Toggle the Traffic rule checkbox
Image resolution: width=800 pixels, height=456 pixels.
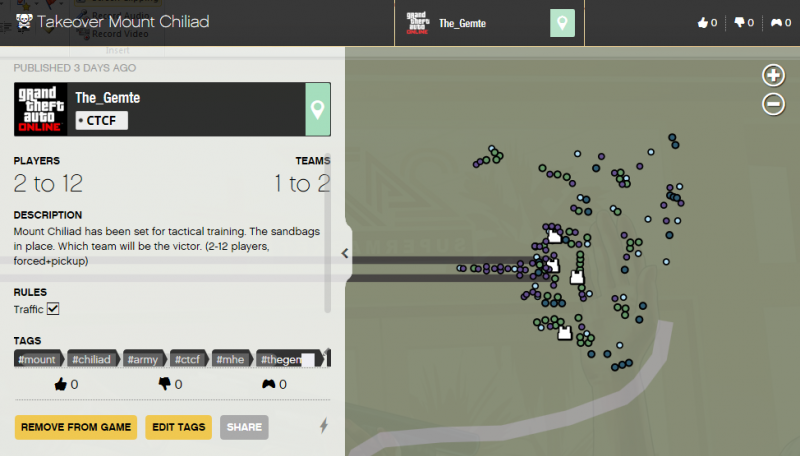click(x=54, y=309)
